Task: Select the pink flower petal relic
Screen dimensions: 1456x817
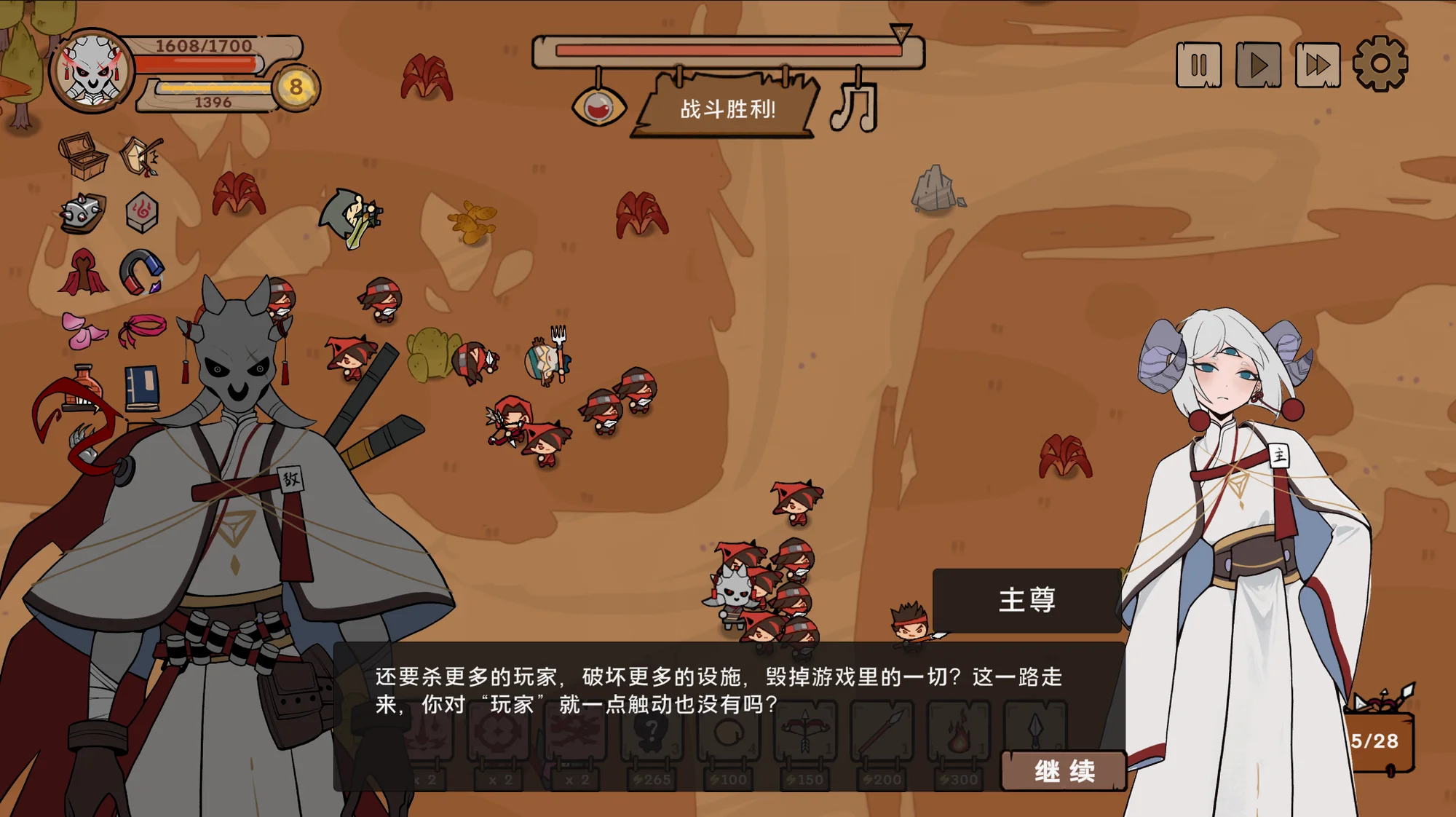Action: coord(83,330)
